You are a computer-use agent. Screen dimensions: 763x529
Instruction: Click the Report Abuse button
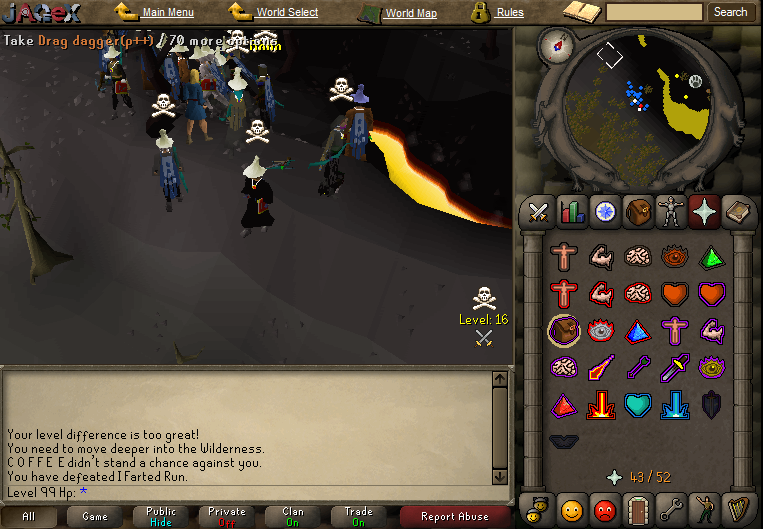(x=455, y=516)
